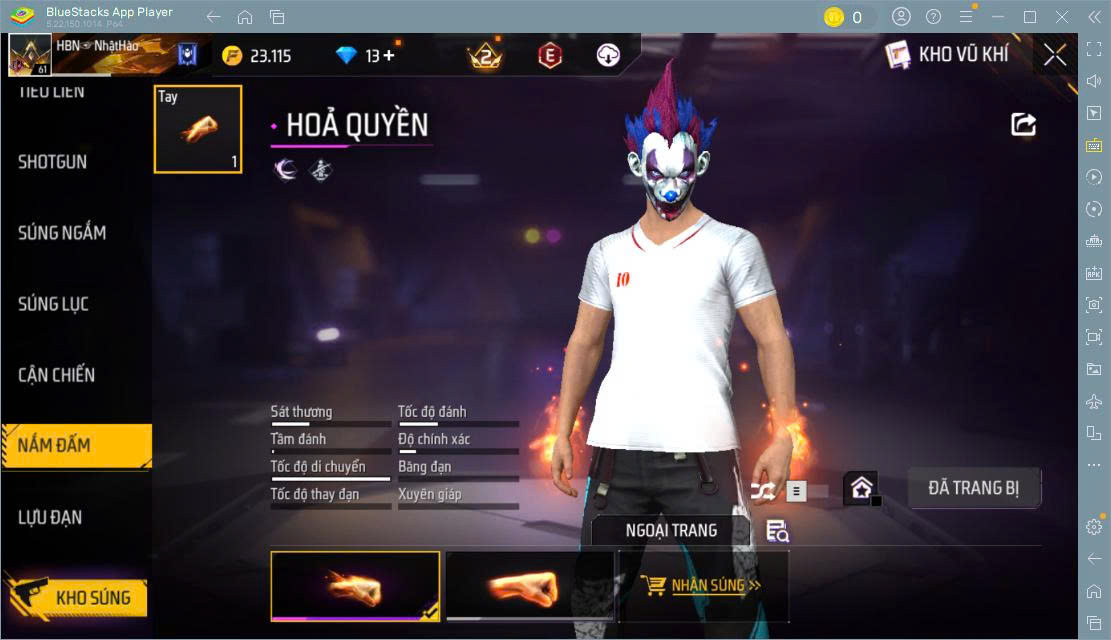Select the flaming fist skin thumbnail

(x=355, y=586)
